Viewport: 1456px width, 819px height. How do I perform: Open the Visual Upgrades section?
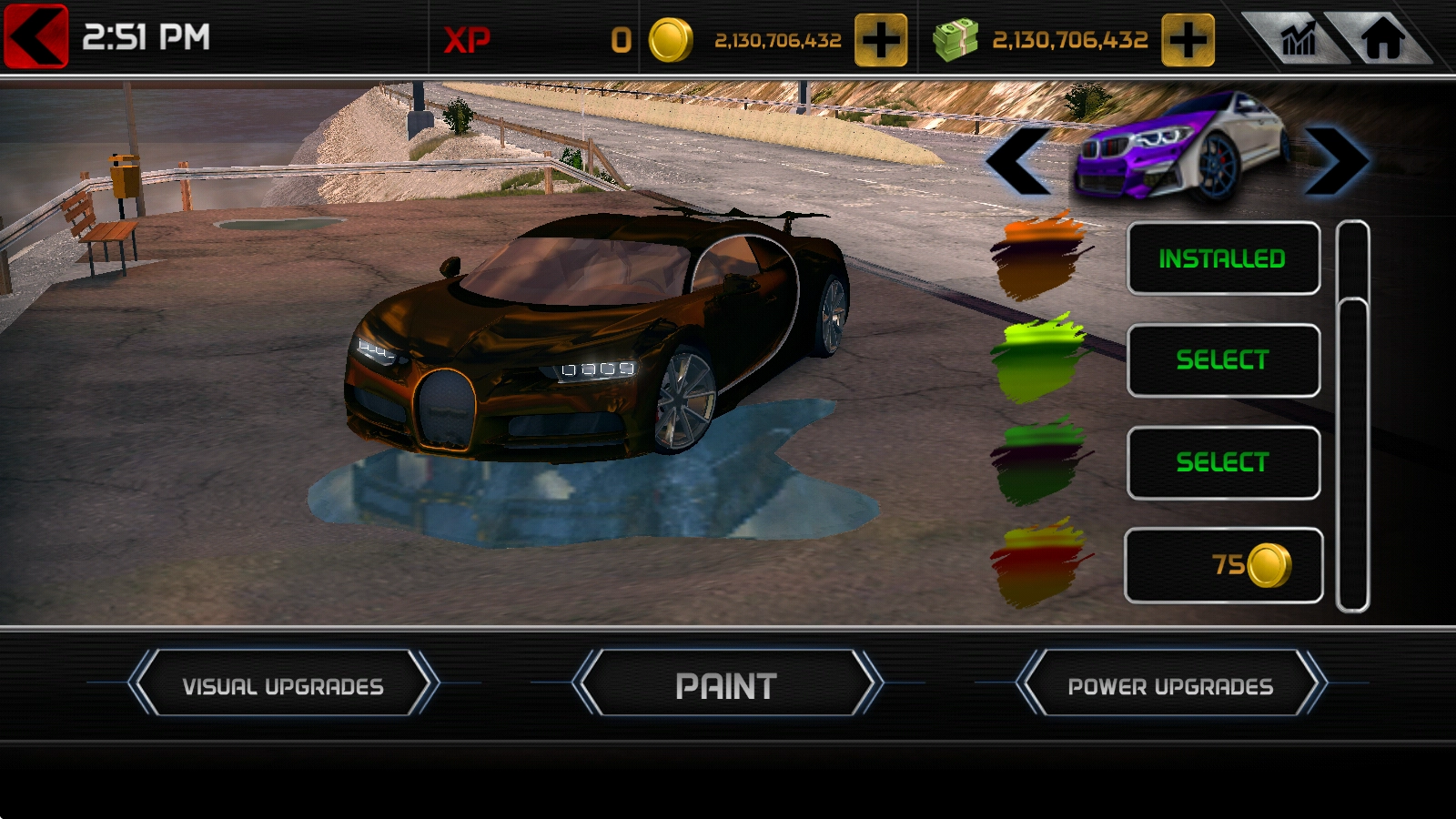[x=283, y=683]
